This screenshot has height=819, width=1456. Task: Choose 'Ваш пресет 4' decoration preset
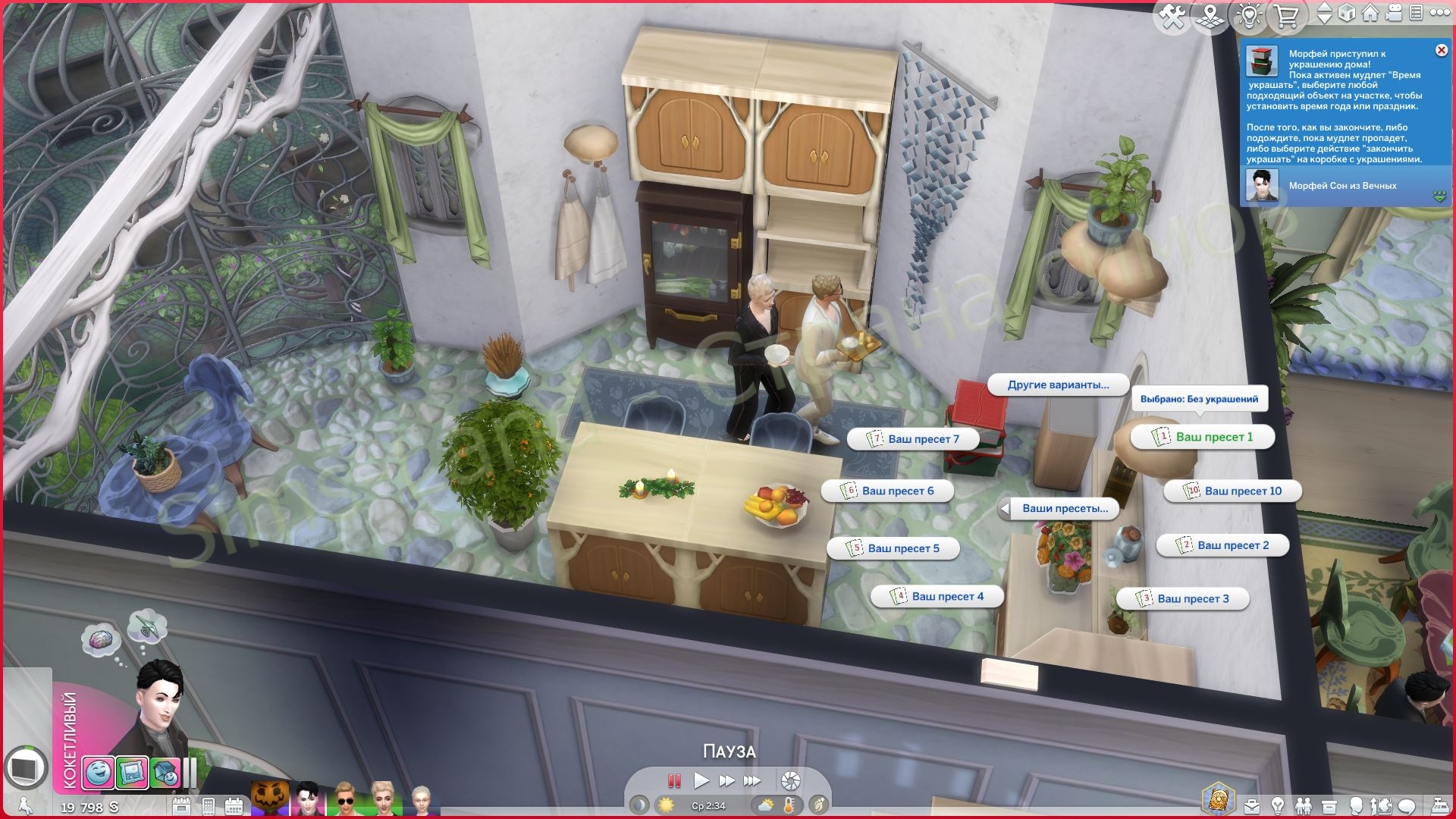(x=937, y=597)
